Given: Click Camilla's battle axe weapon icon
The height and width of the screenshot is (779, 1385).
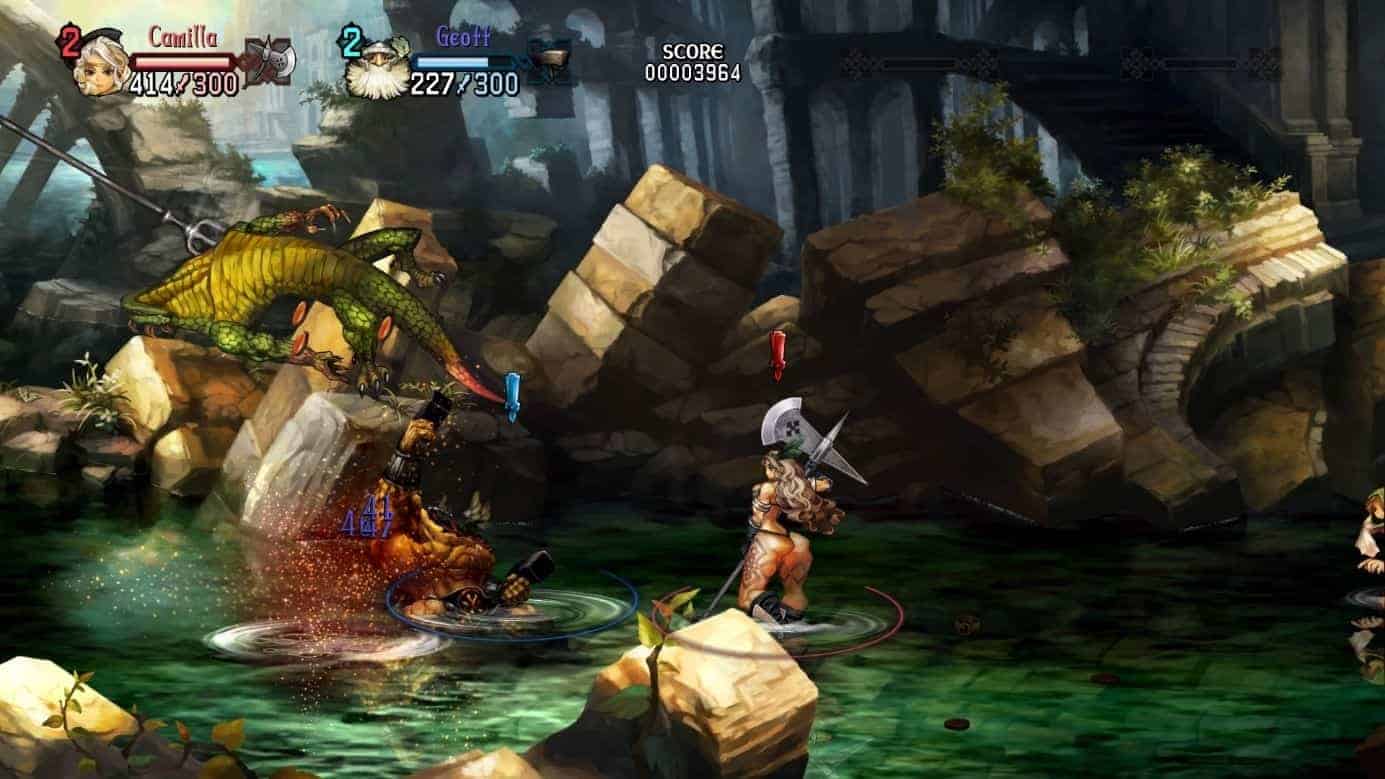Looking at the screenshot, I should pyautogui.click(x=267, y=60).
